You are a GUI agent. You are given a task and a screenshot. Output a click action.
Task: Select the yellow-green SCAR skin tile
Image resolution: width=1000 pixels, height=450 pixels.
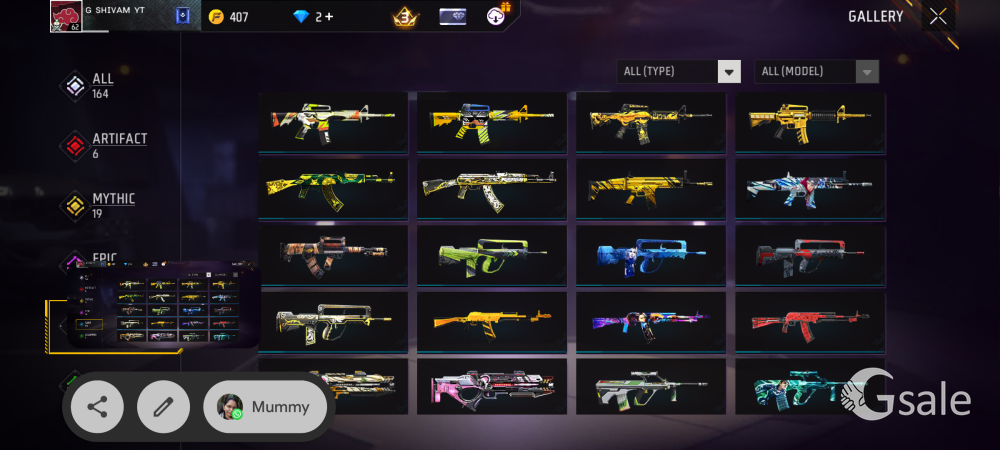click(x=333, y=188)
